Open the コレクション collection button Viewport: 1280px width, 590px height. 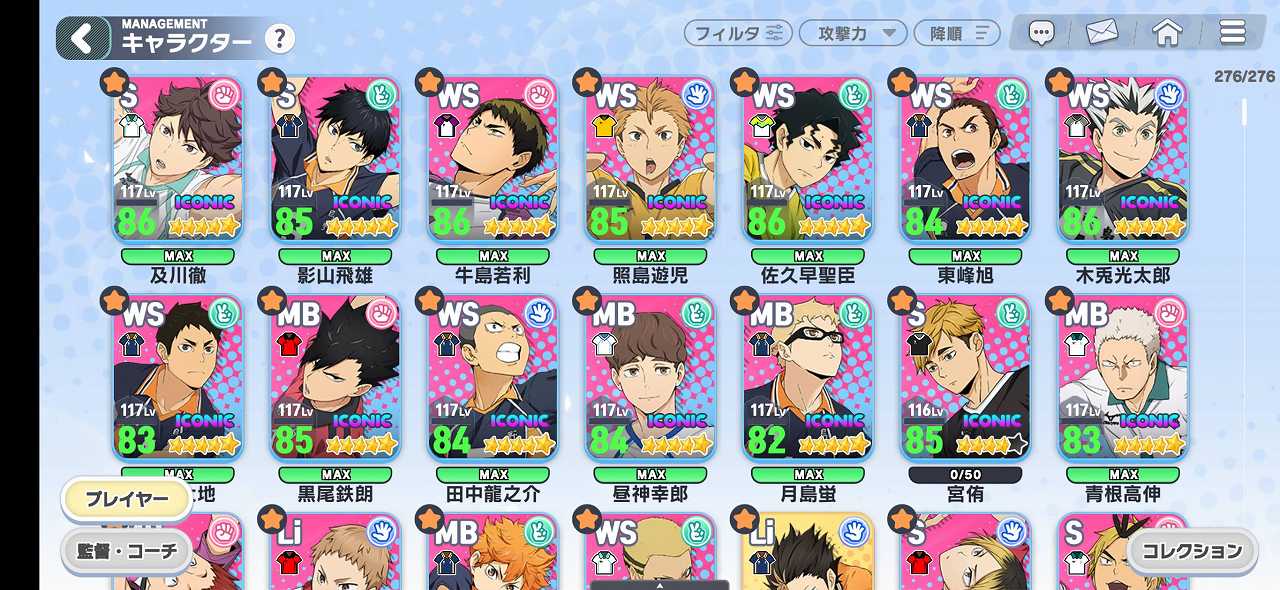(x=1192, y=550)
